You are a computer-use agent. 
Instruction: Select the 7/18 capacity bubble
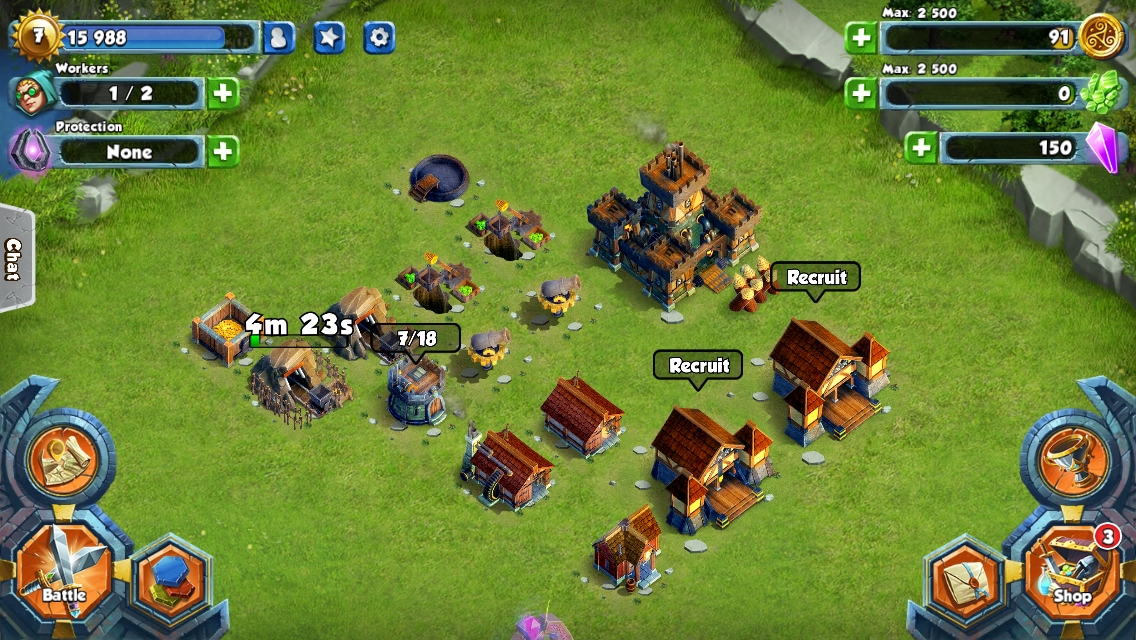point(416,339)
